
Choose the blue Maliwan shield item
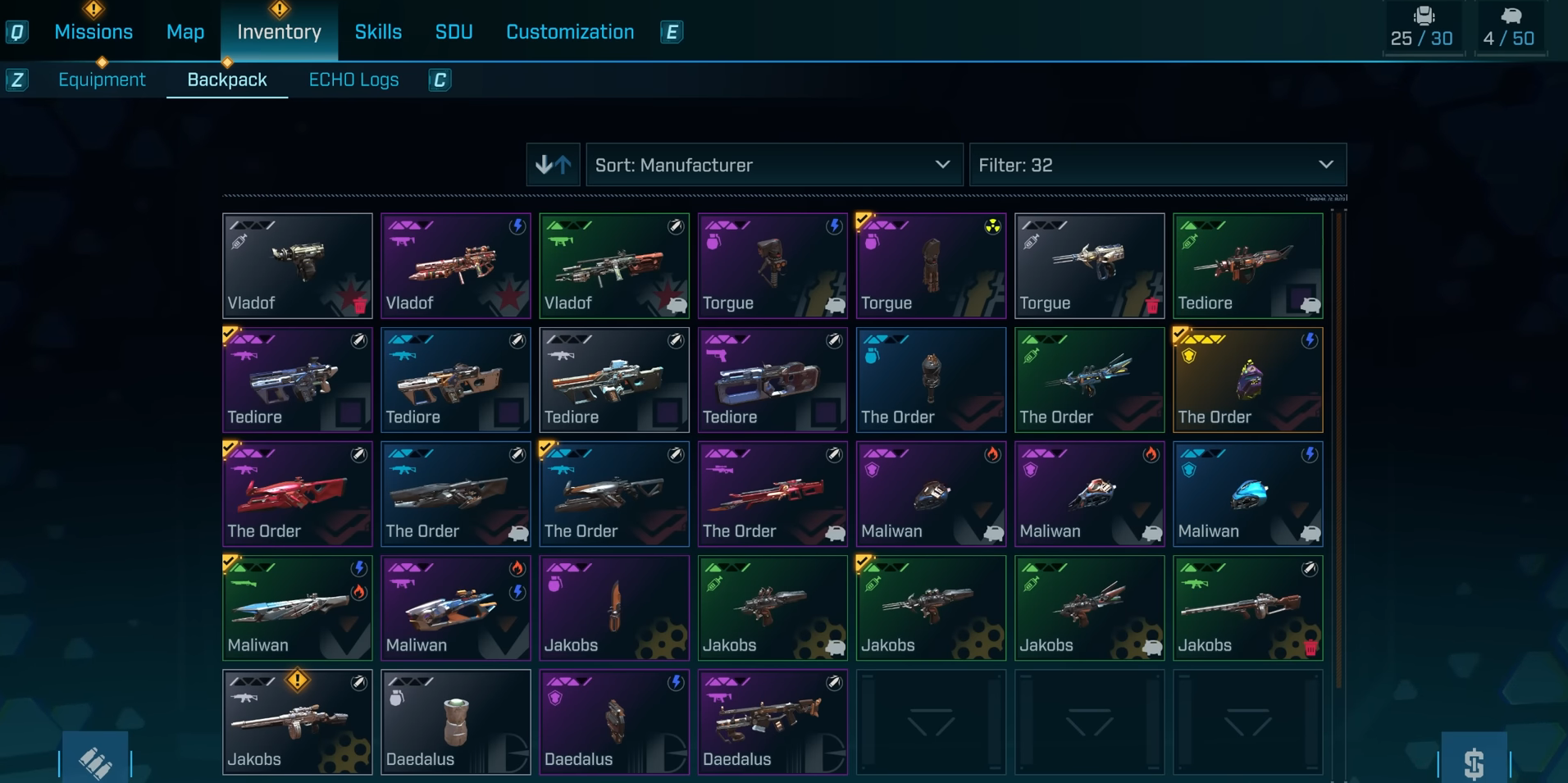click(x=1247, y=494)
